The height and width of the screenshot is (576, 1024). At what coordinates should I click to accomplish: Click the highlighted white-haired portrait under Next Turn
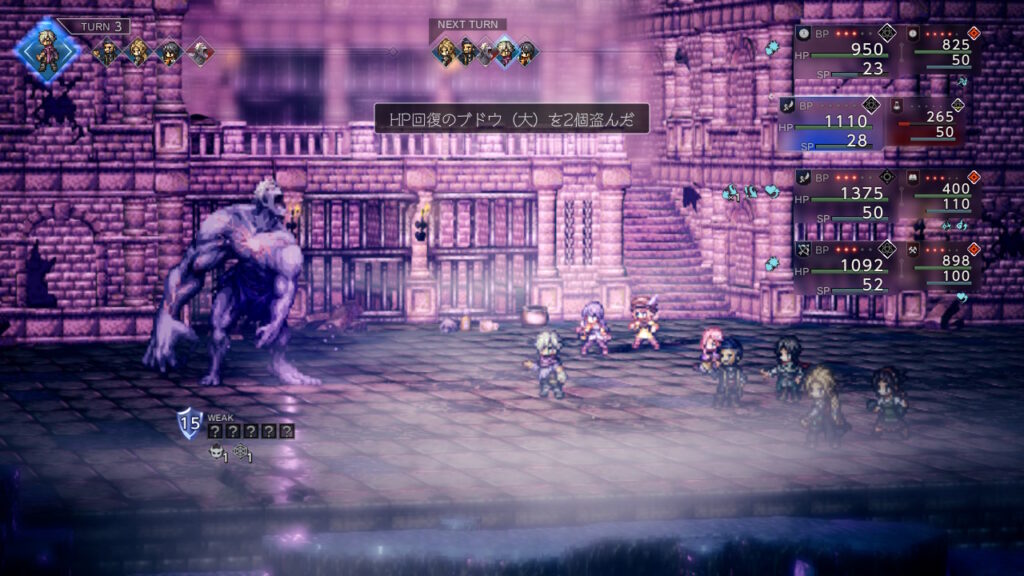click(505, 51)
